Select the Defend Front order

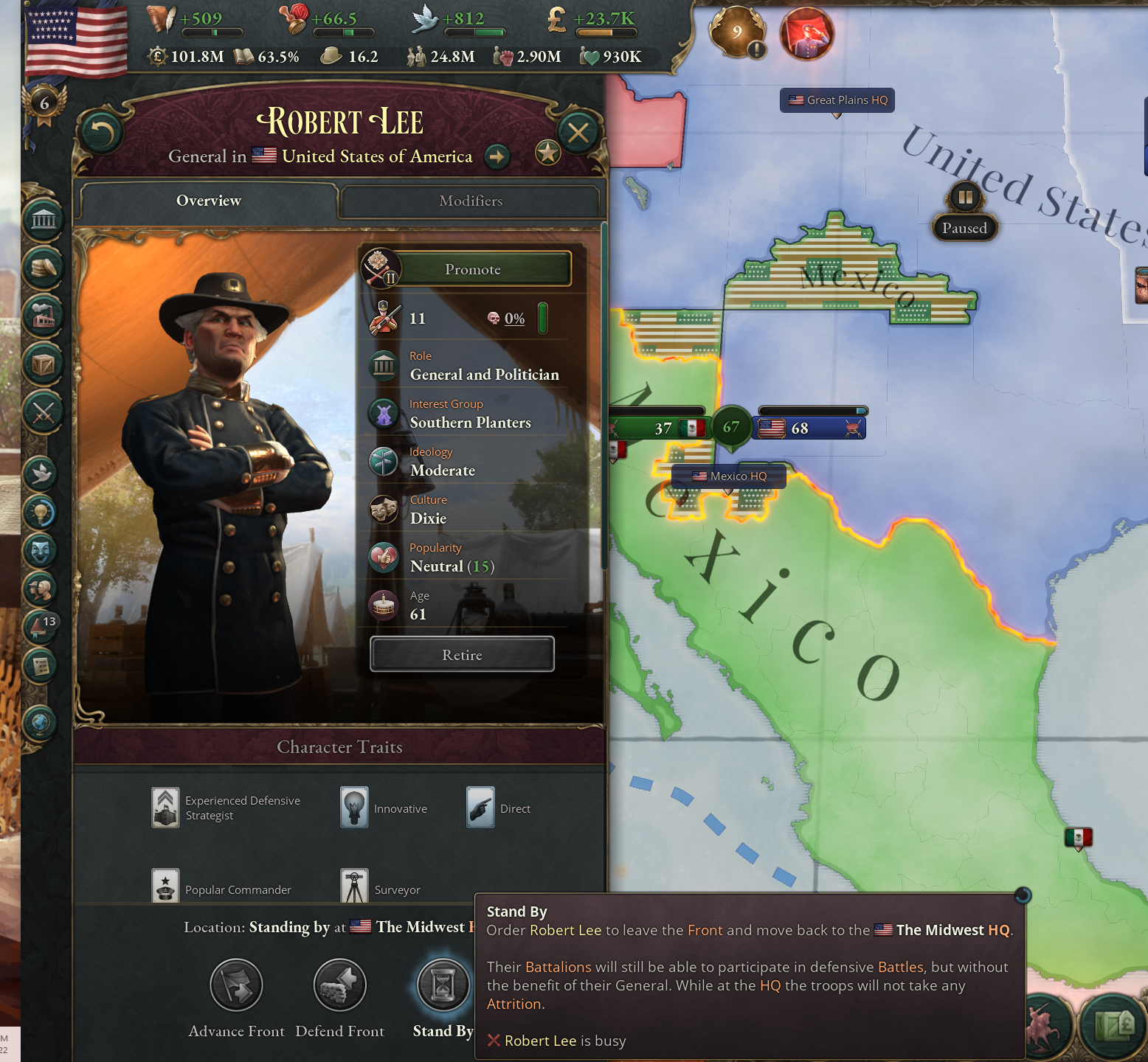[339, 985]
